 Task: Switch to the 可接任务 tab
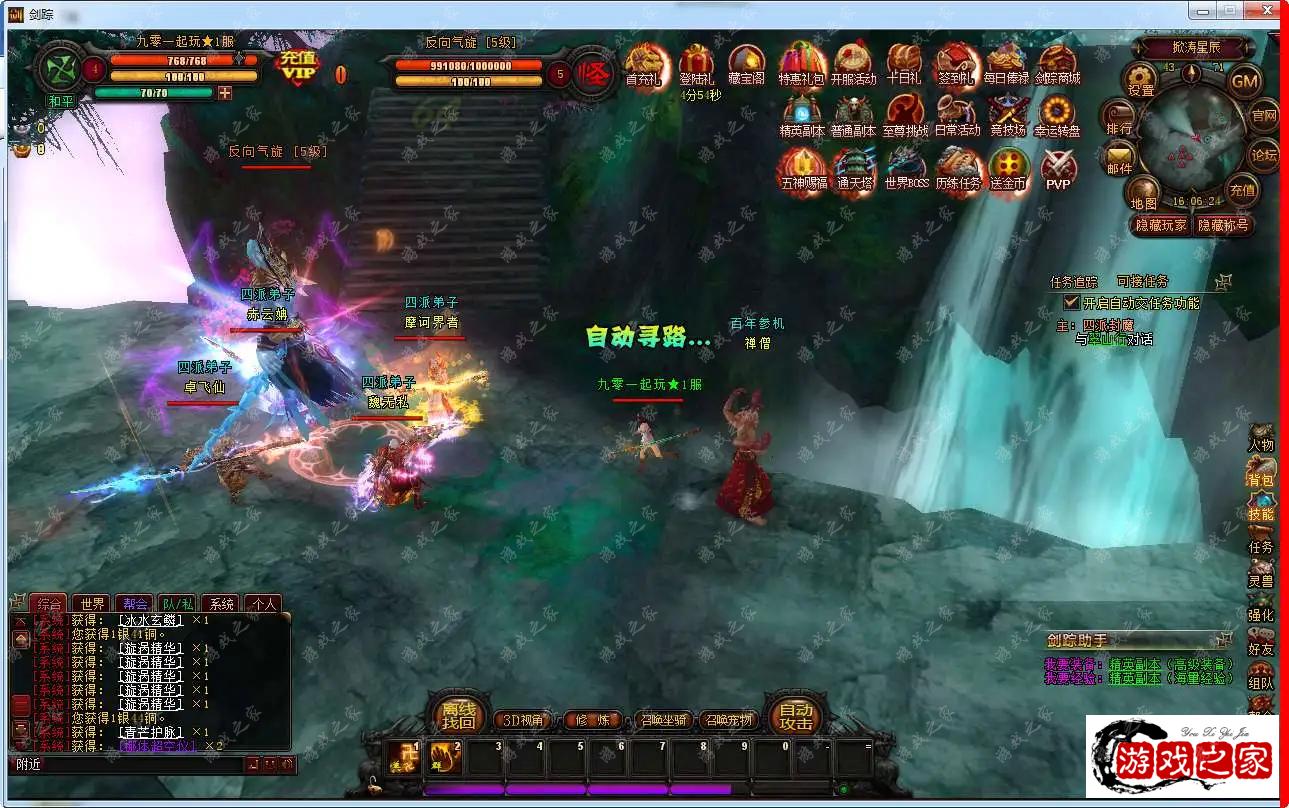[1142, 282]
